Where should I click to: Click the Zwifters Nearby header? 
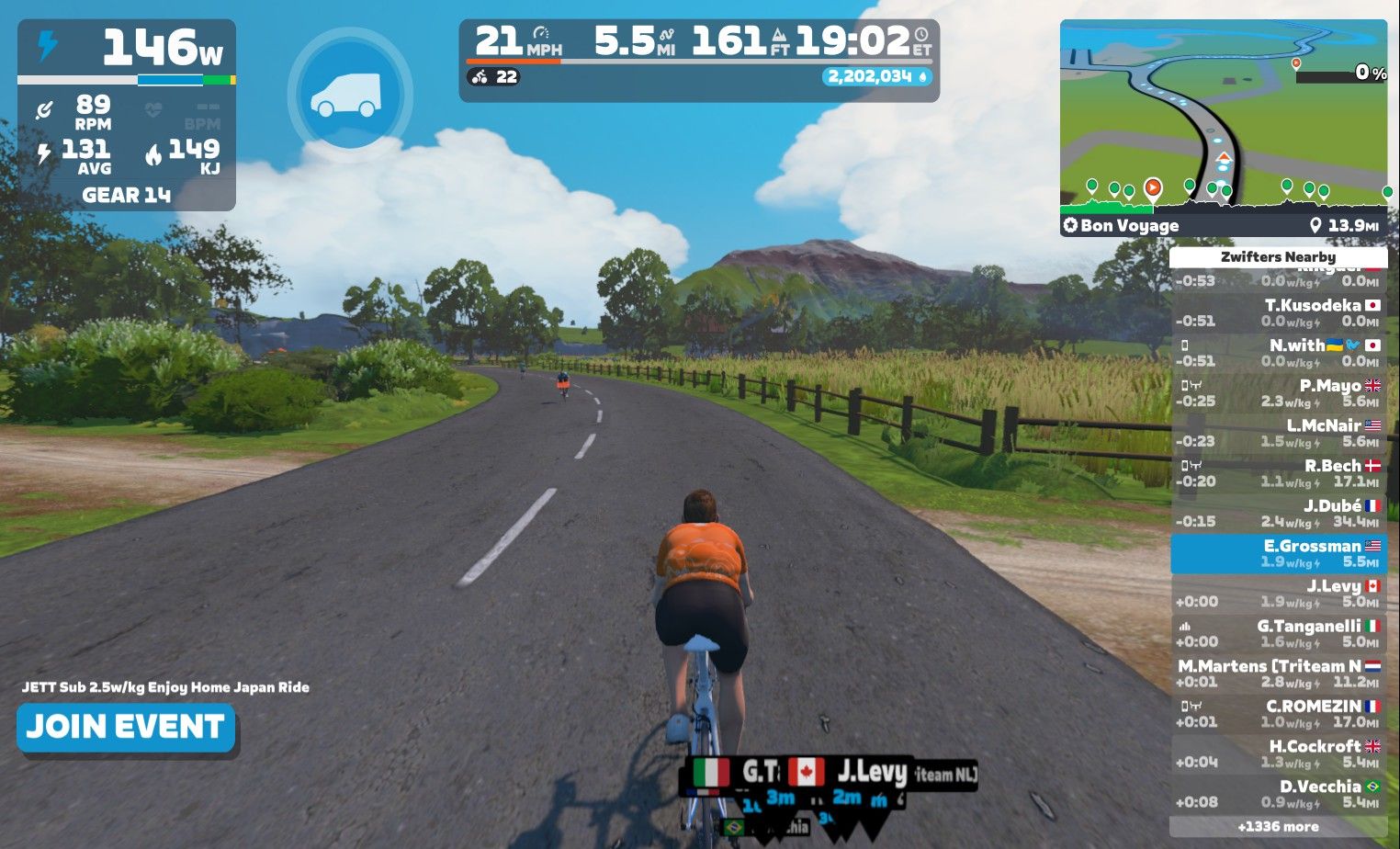click(1278, 257)
